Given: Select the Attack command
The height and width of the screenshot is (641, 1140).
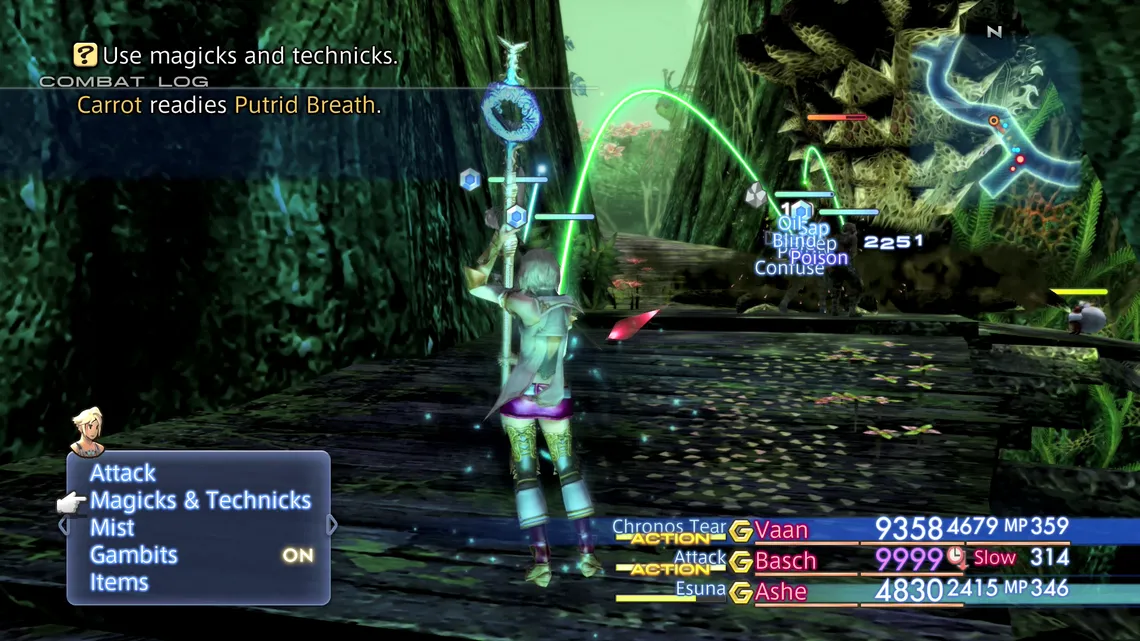Looking at the screenshot, I should 123,473.
